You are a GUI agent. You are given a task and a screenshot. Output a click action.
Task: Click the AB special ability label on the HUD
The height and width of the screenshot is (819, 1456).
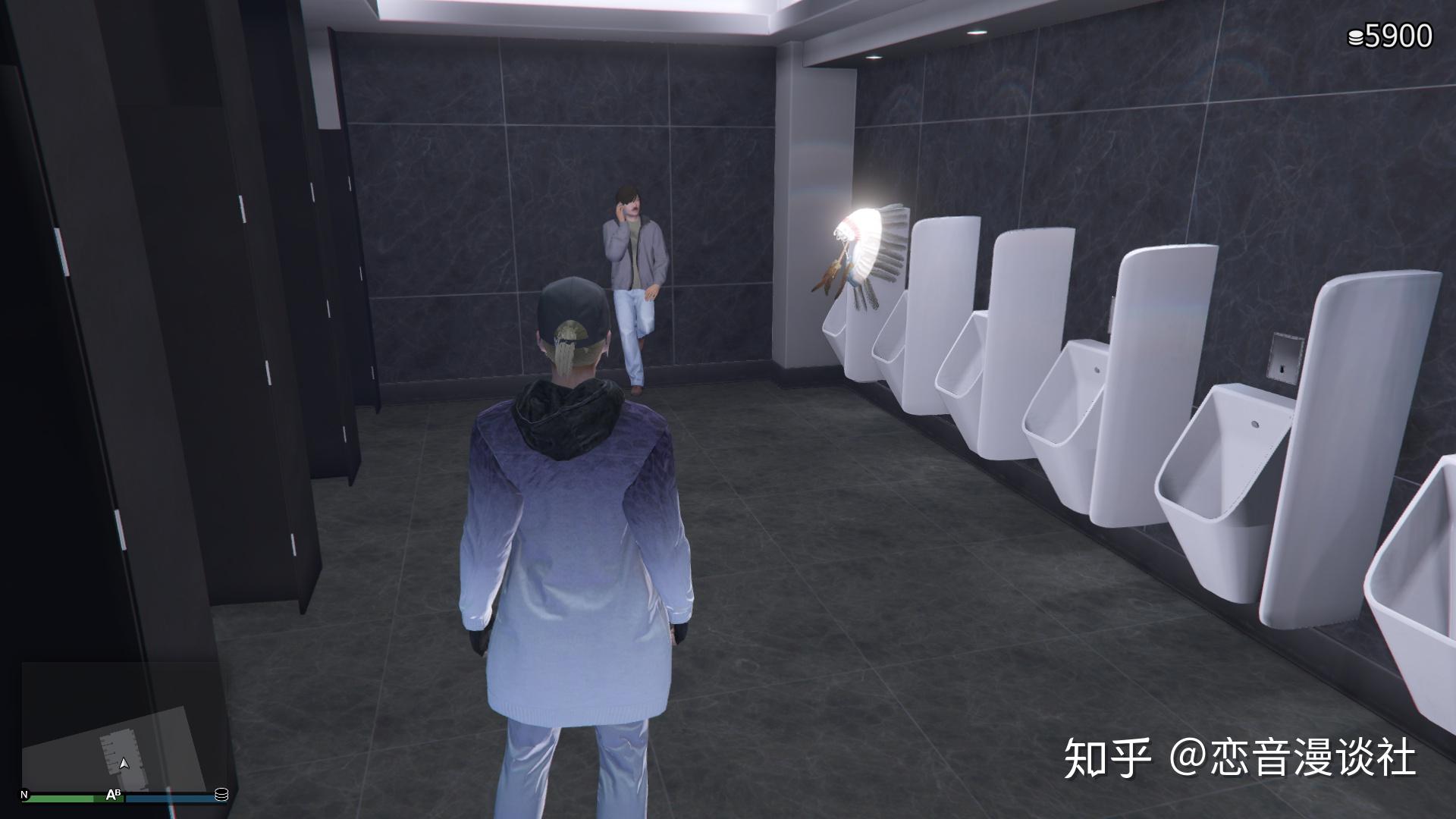(112, 795)
